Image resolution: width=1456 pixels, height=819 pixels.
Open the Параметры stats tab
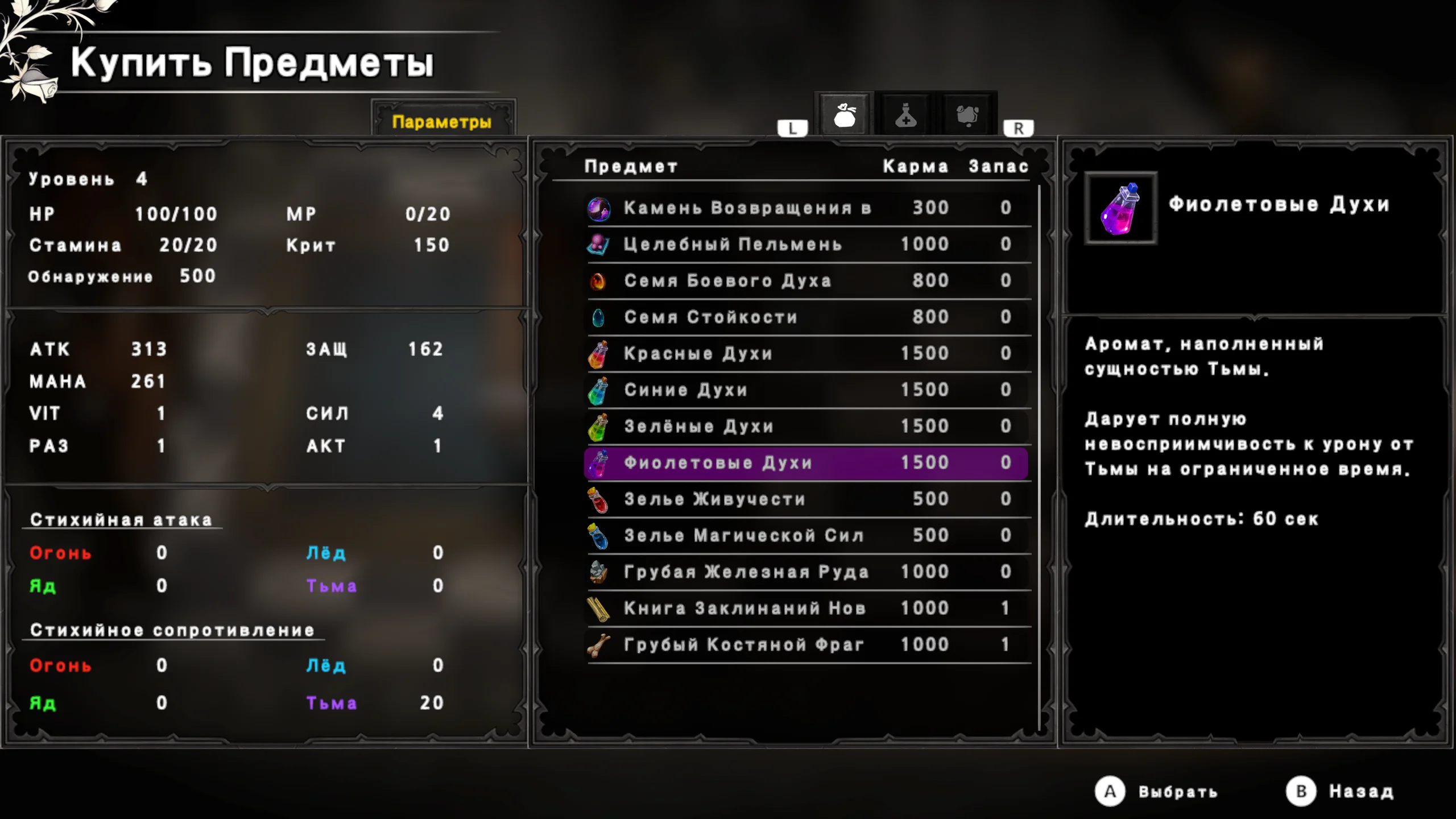(442, 122)
